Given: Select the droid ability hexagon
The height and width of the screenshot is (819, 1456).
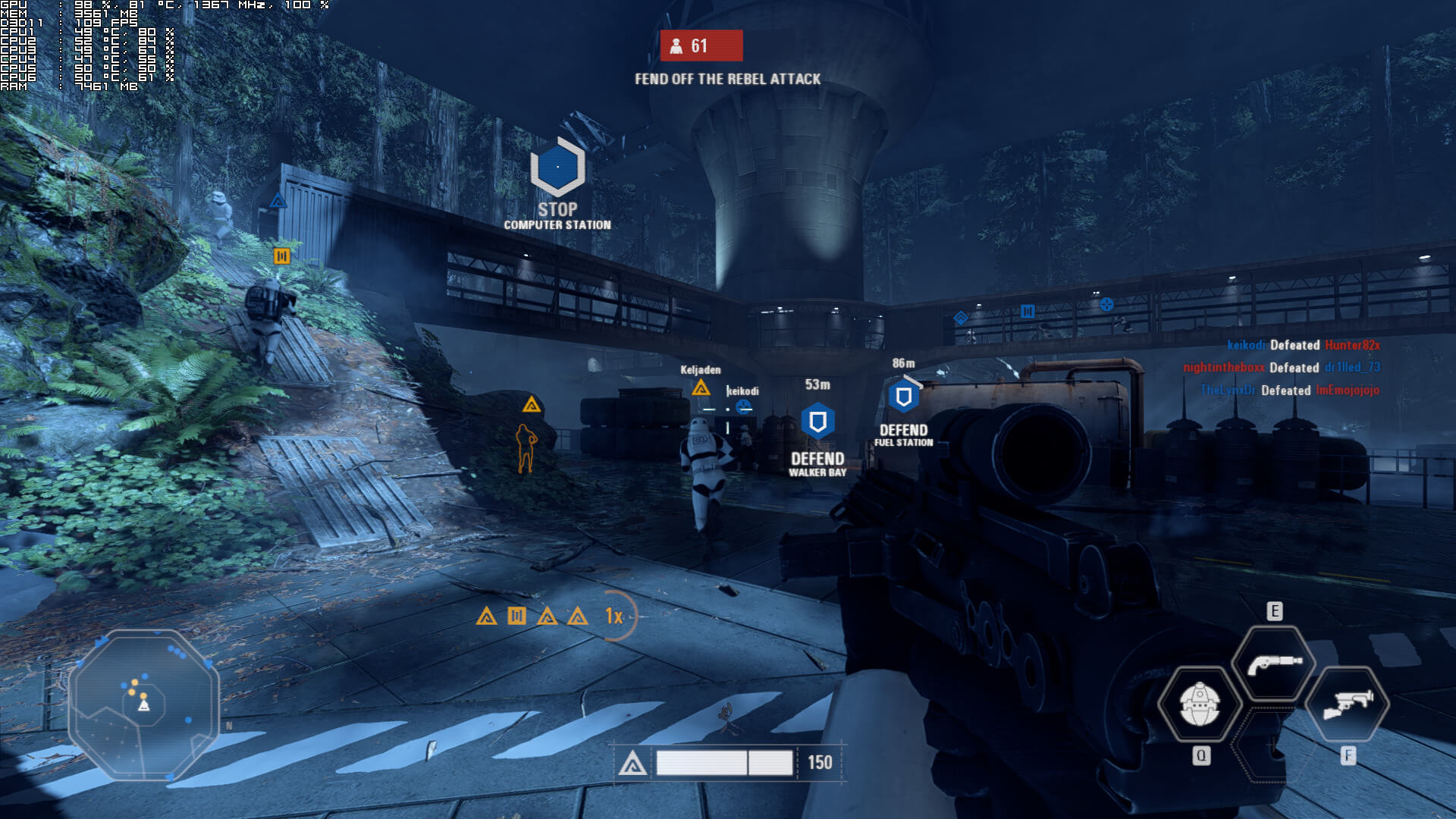Looking at the screenshot, I should (x=1200, y=704).
